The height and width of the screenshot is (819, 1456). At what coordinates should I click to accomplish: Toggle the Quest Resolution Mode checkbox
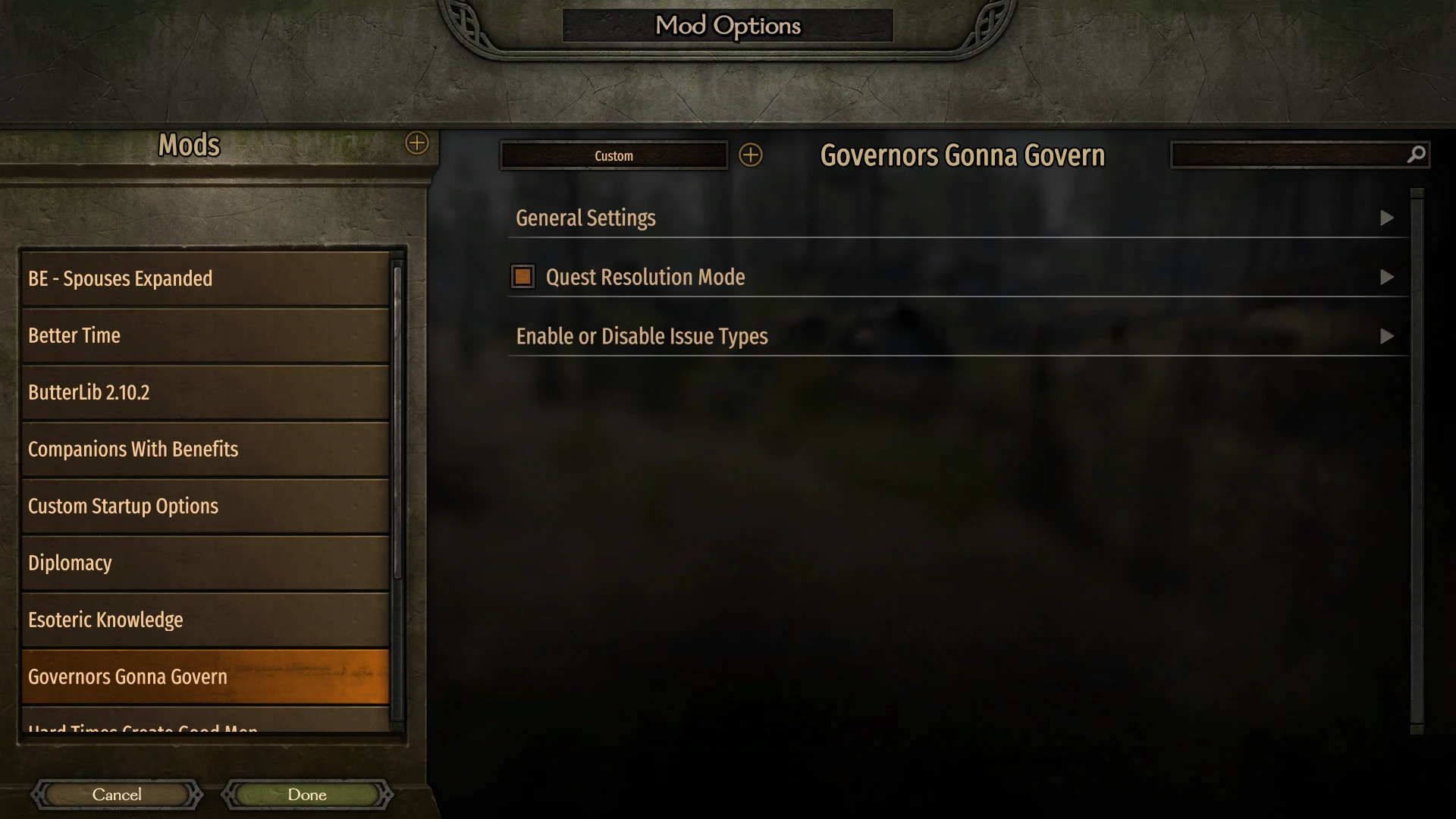click(x=522, y=276)
